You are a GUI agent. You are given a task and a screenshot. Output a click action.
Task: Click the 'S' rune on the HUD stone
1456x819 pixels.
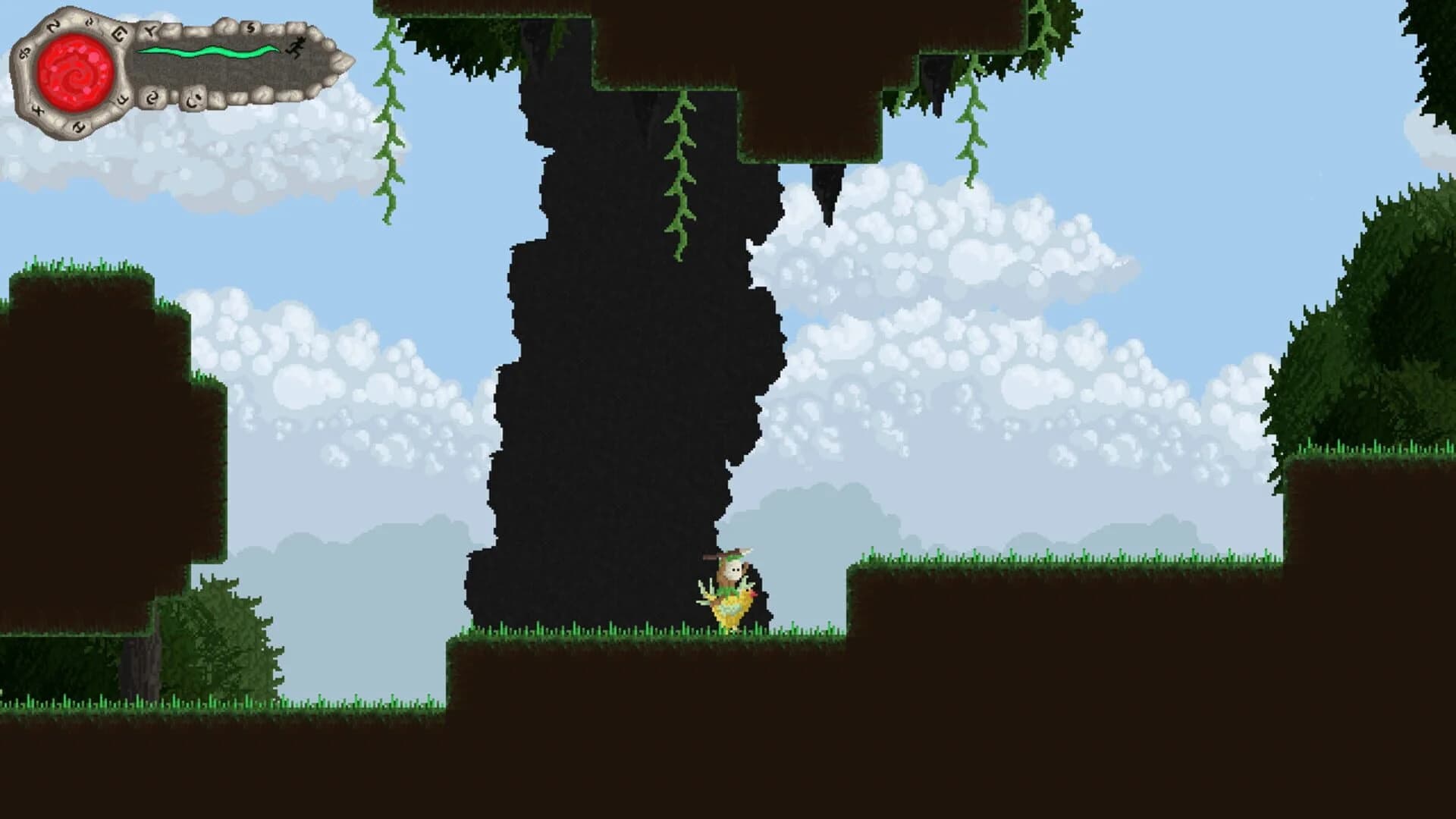pyautogui.click(x=250, y=28)
